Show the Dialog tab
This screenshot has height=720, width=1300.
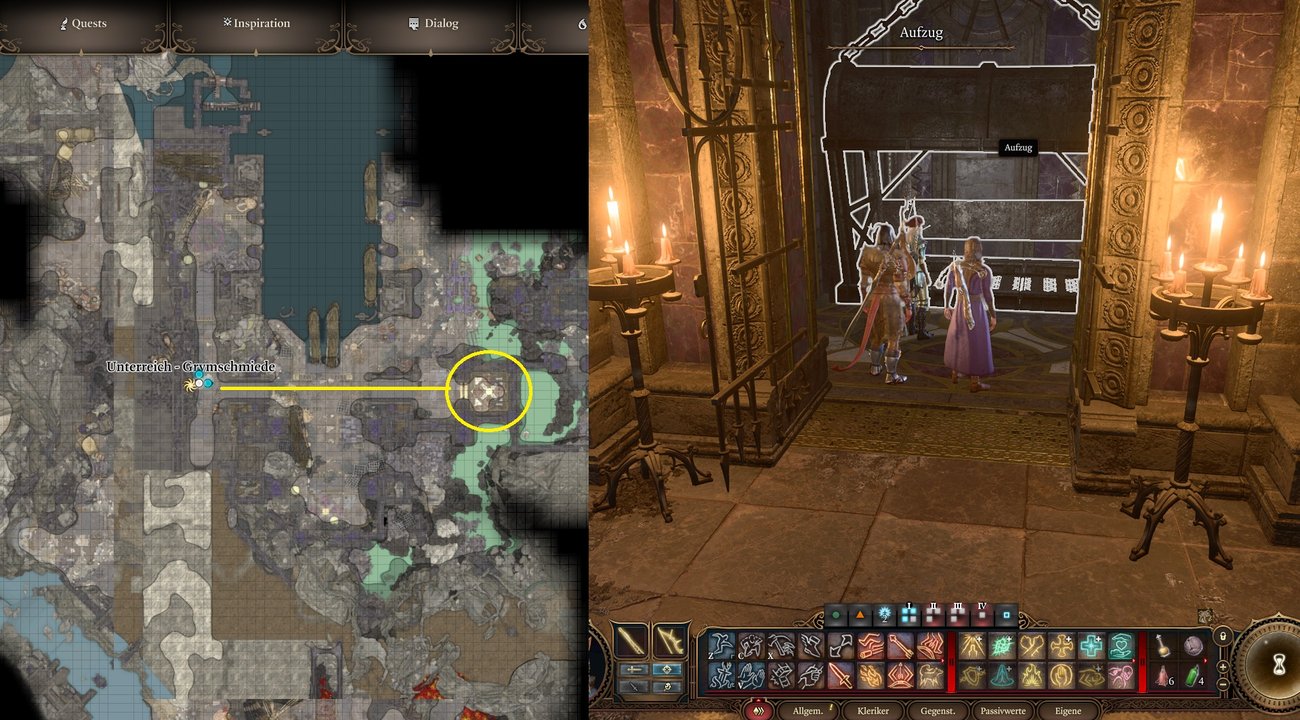[434, 23]
